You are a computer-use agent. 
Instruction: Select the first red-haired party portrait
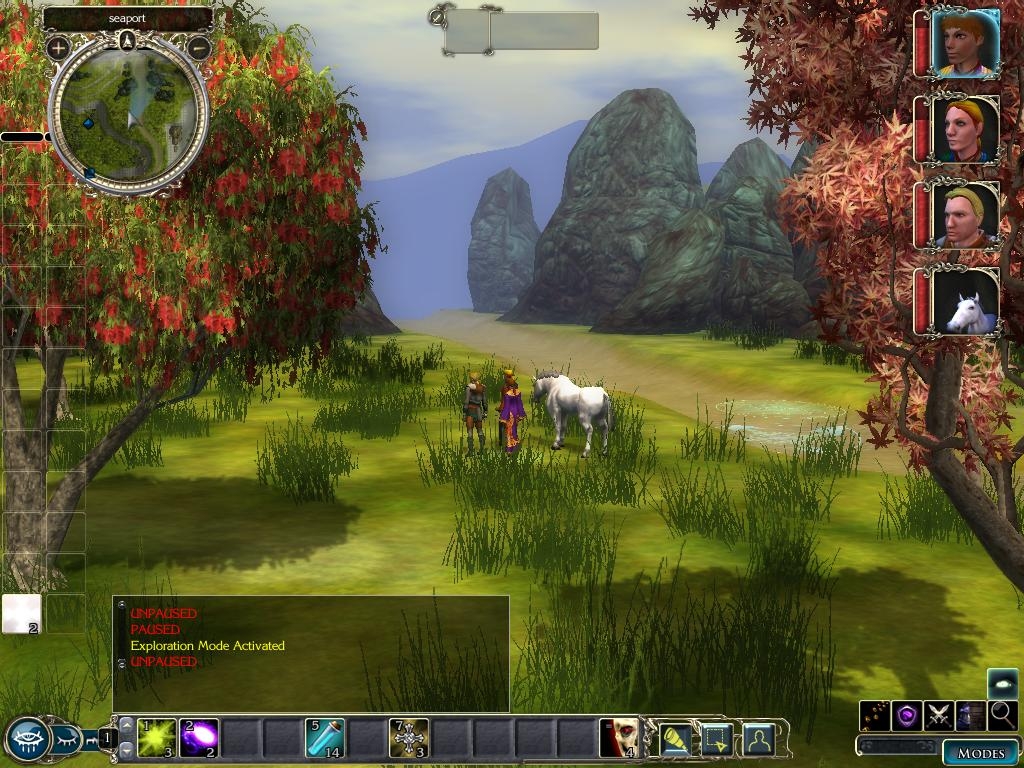point(965,43)
